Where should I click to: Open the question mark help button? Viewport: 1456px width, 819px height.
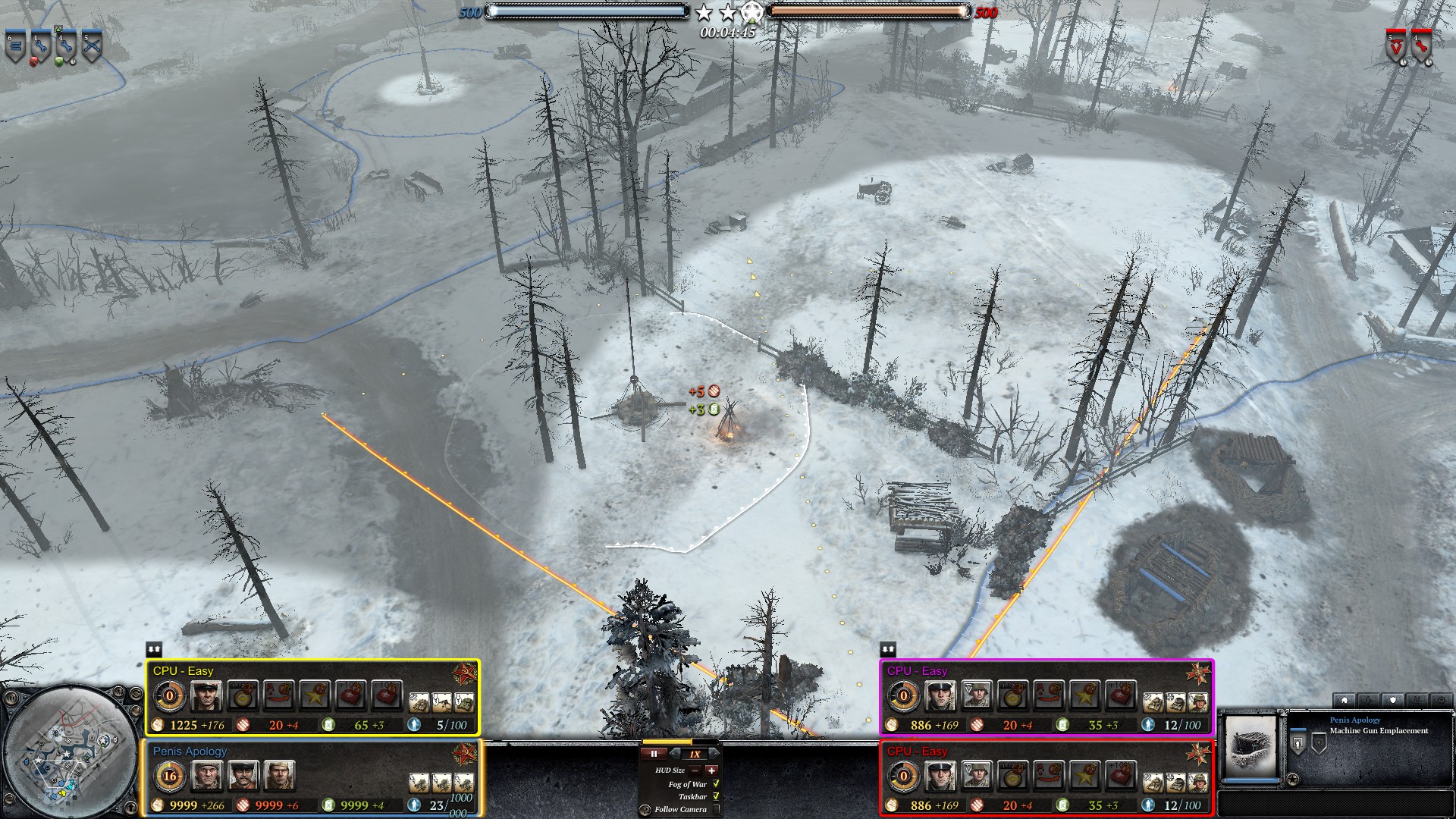[645, 810]
